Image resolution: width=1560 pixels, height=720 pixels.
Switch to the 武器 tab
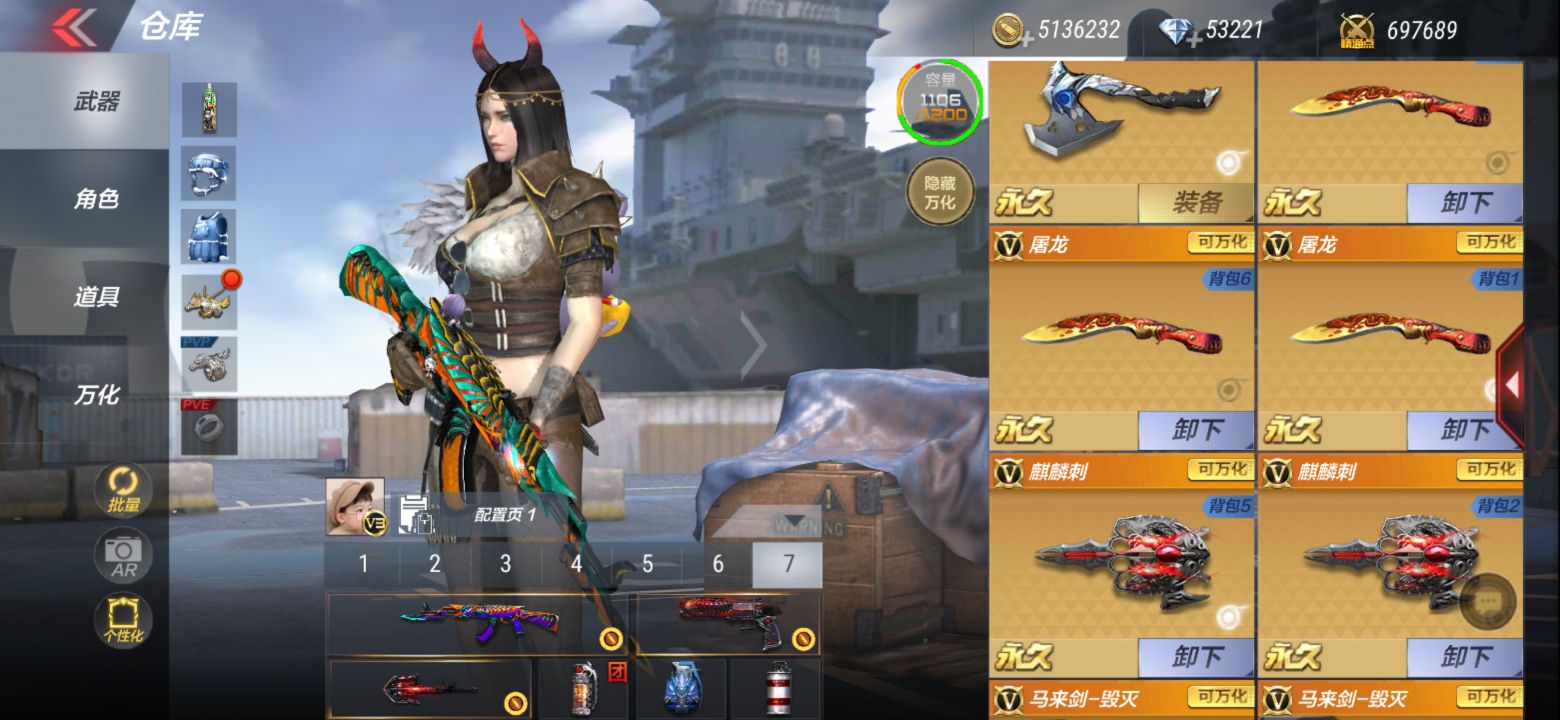coord(96,101)
